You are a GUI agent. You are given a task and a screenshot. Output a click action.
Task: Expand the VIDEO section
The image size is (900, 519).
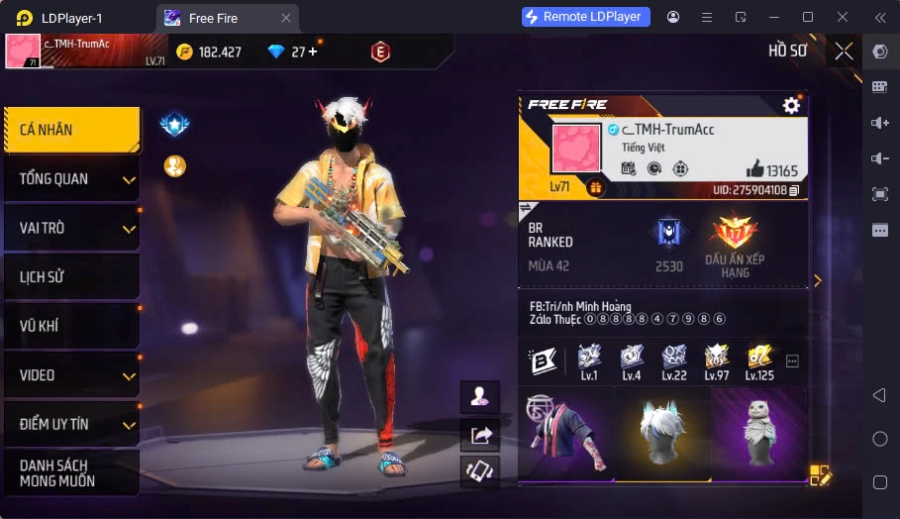point(70,375)
